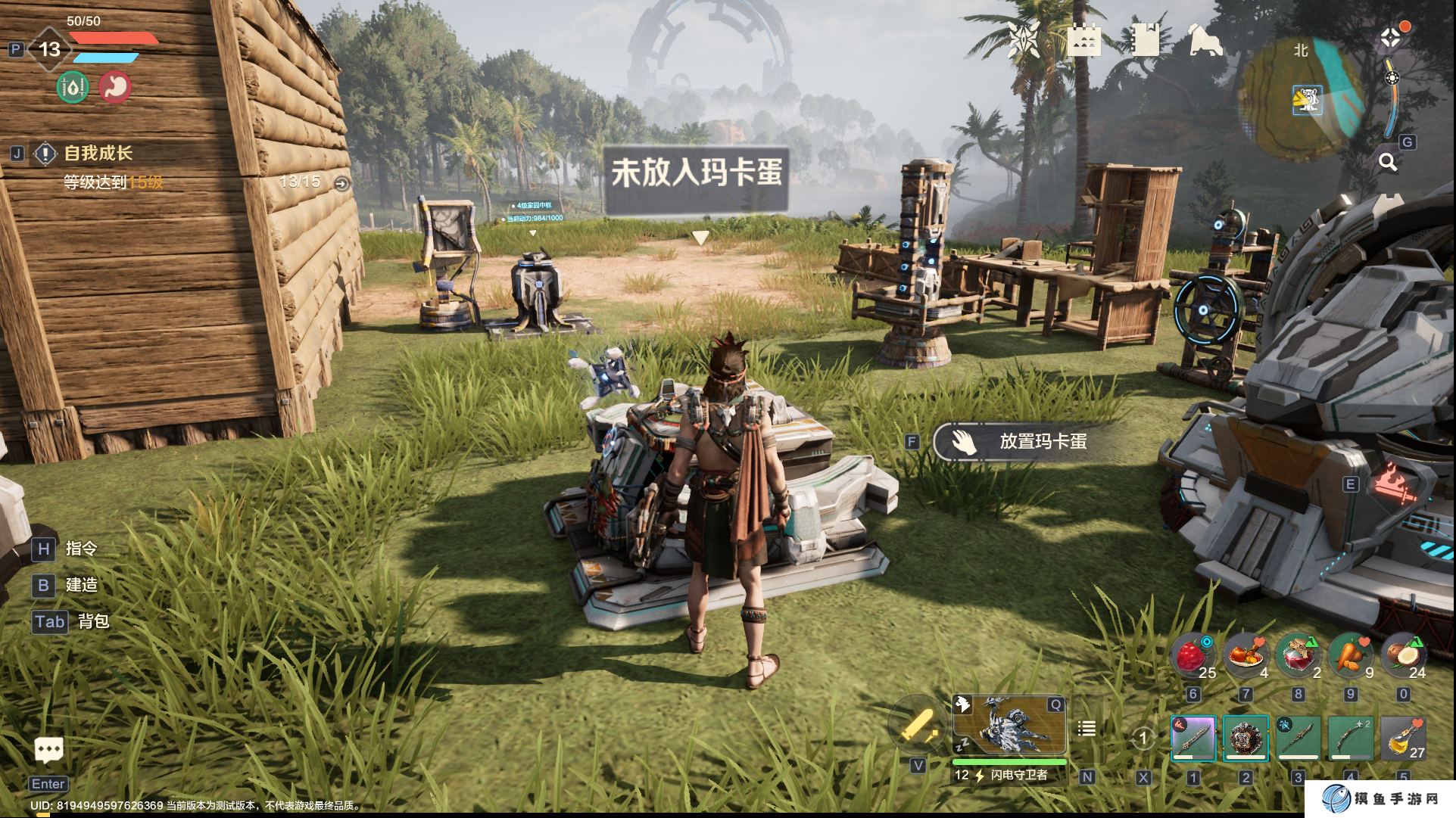Open the minimap
Image resolution: width=1456 pixels, height=818 pixels.
coord(1304,100)
